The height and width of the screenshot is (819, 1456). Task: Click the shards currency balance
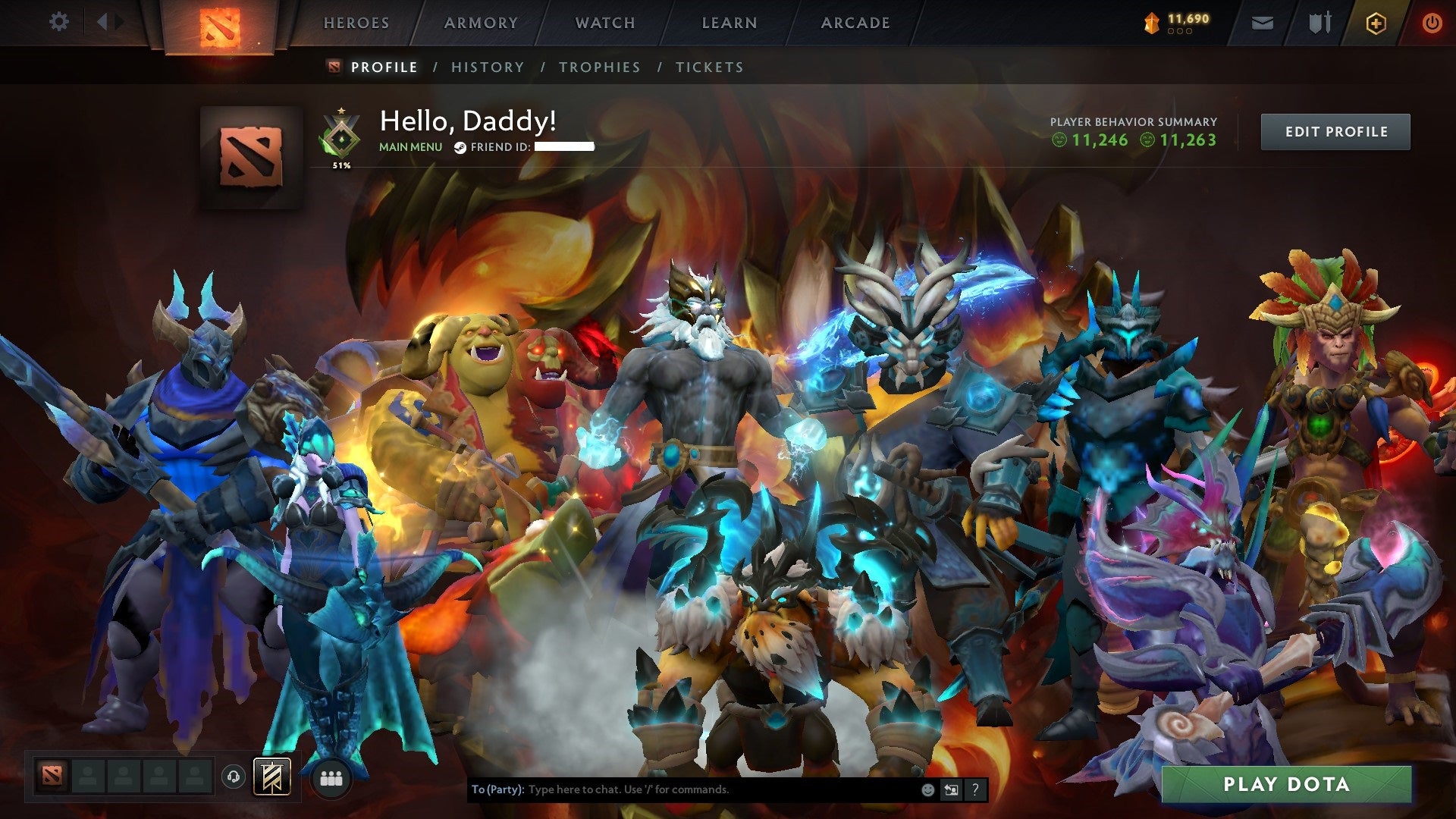pyautogui.click(x=1178, y=23)
